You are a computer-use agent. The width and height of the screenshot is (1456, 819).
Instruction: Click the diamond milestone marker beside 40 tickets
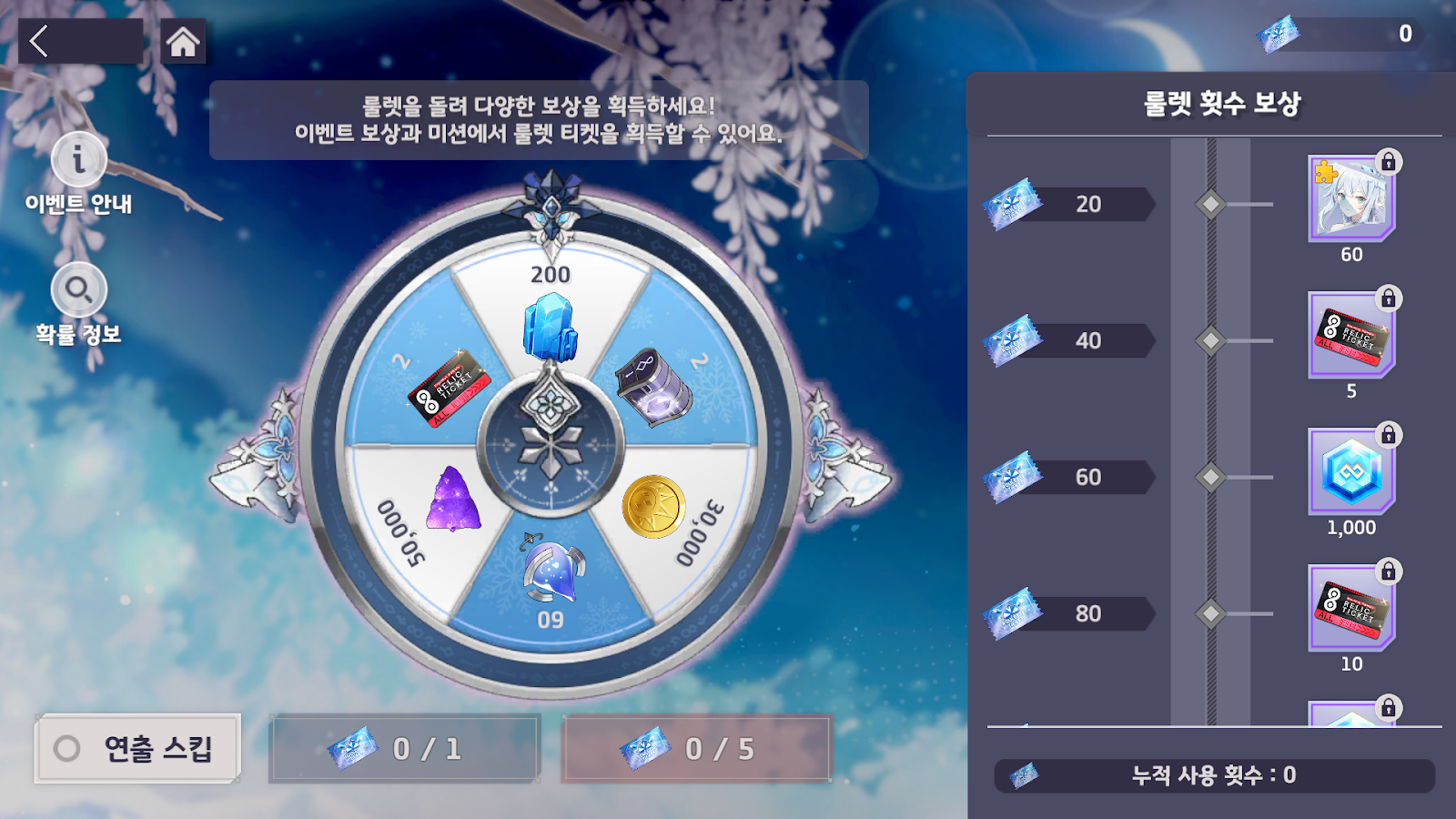[x=1210, y=340]
